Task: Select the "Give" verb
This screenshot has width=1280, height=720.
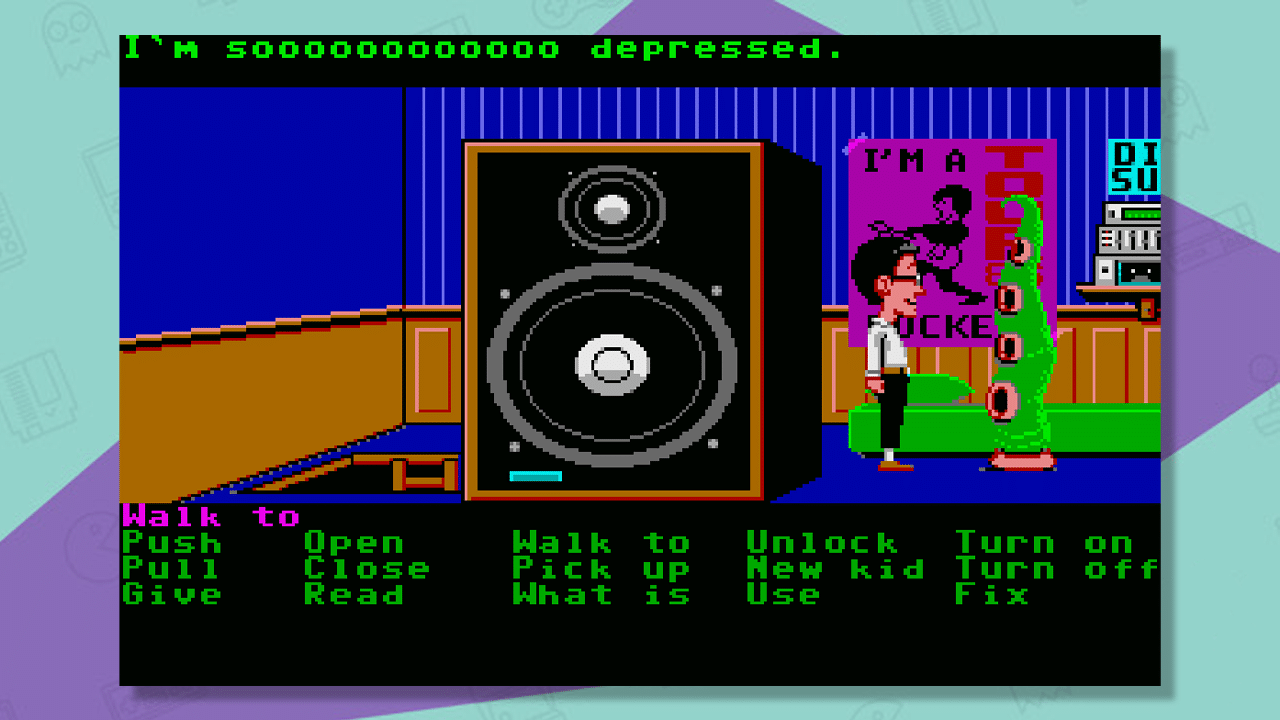Action: point(168,595)
